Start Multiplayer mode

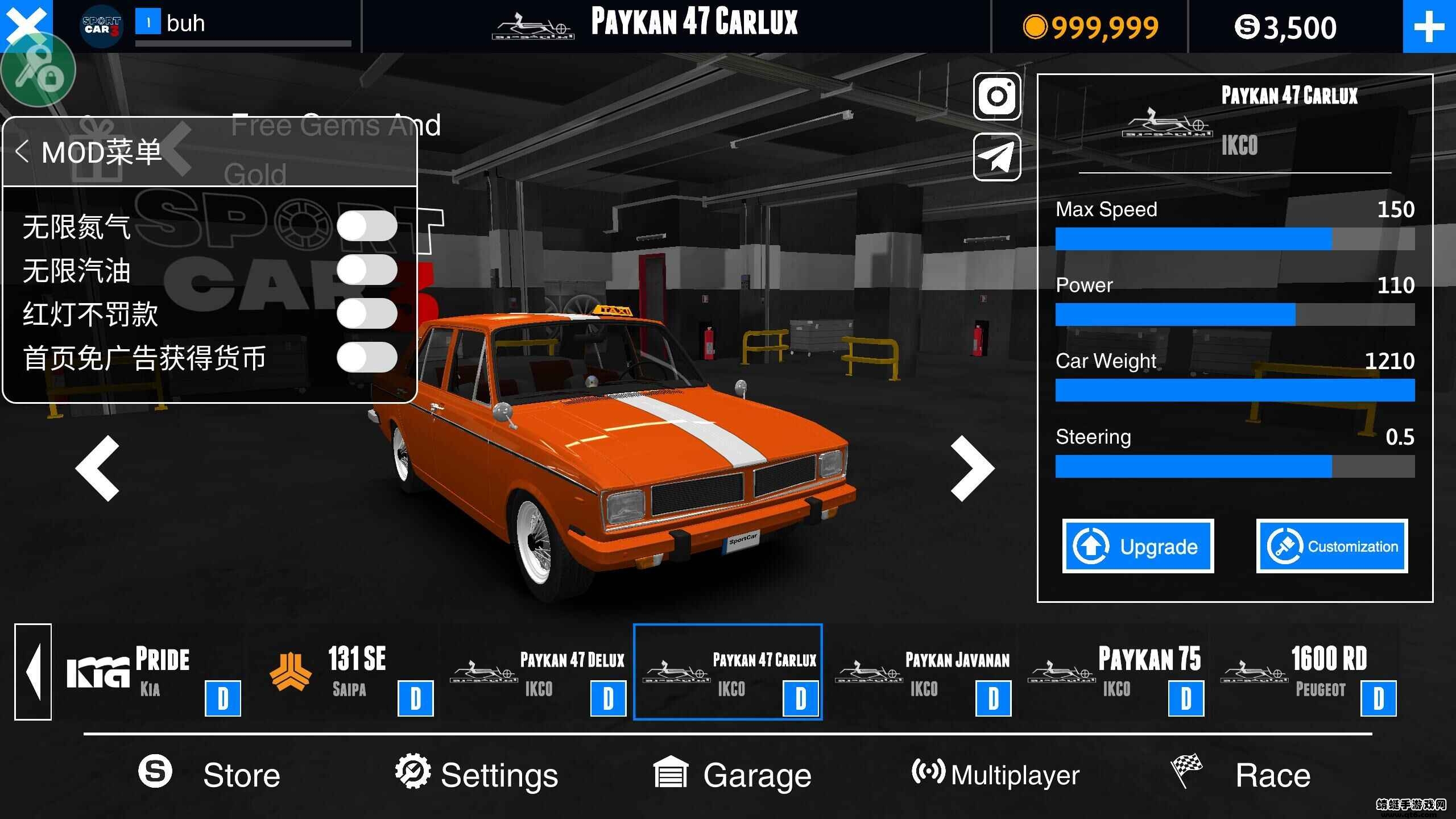tap(995, 775)
